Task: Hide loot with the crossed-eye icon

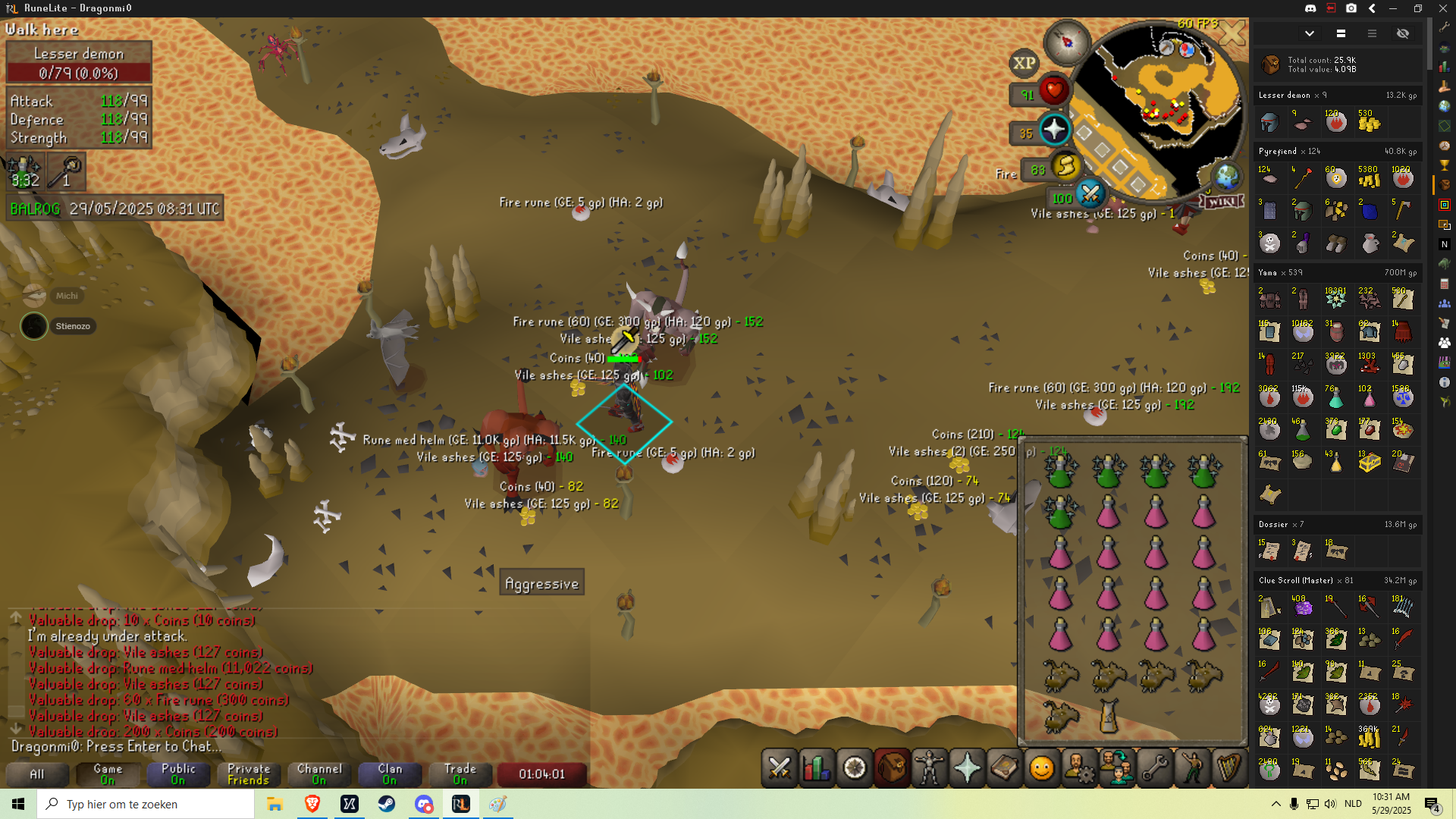Action: coord(1402,33)
